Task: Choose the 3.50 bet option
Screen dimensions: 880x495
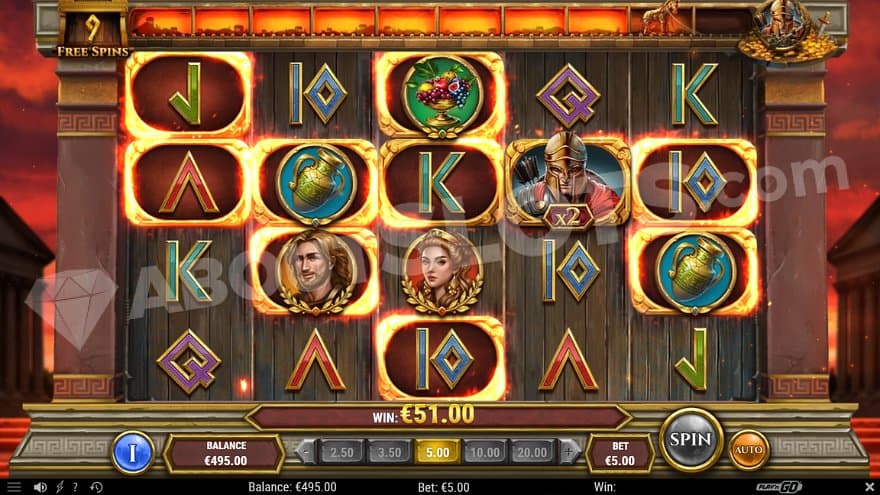Action: coord(389,452)
